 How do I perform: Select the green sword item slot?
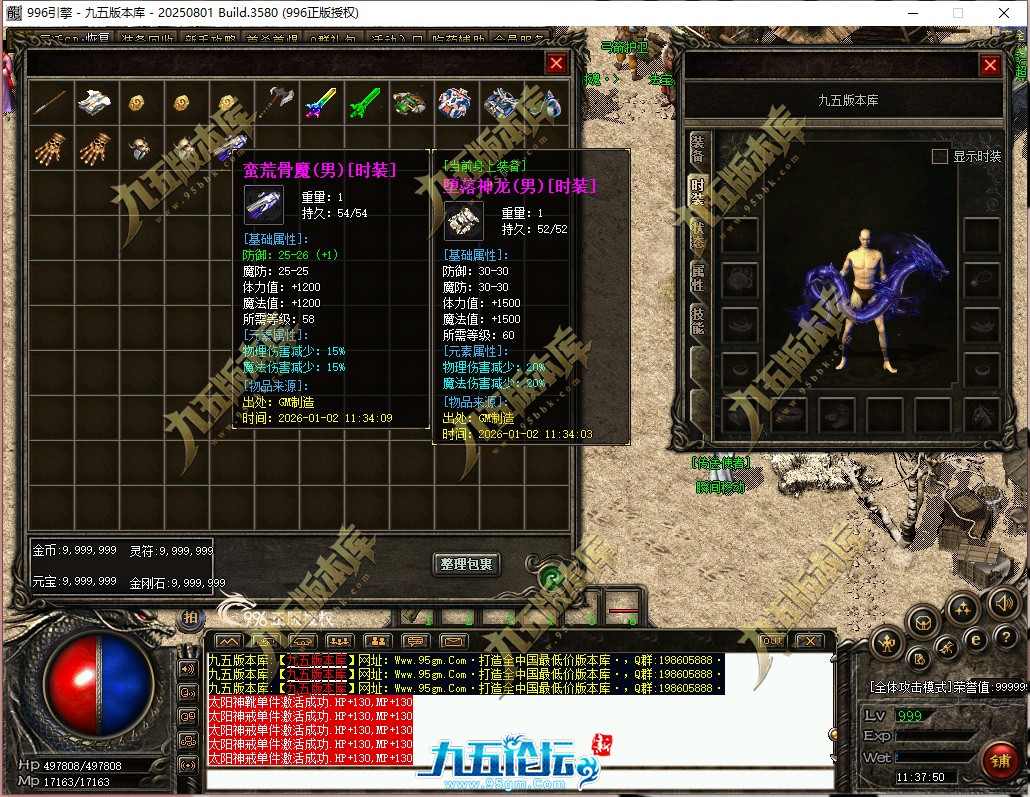point(364,101)
